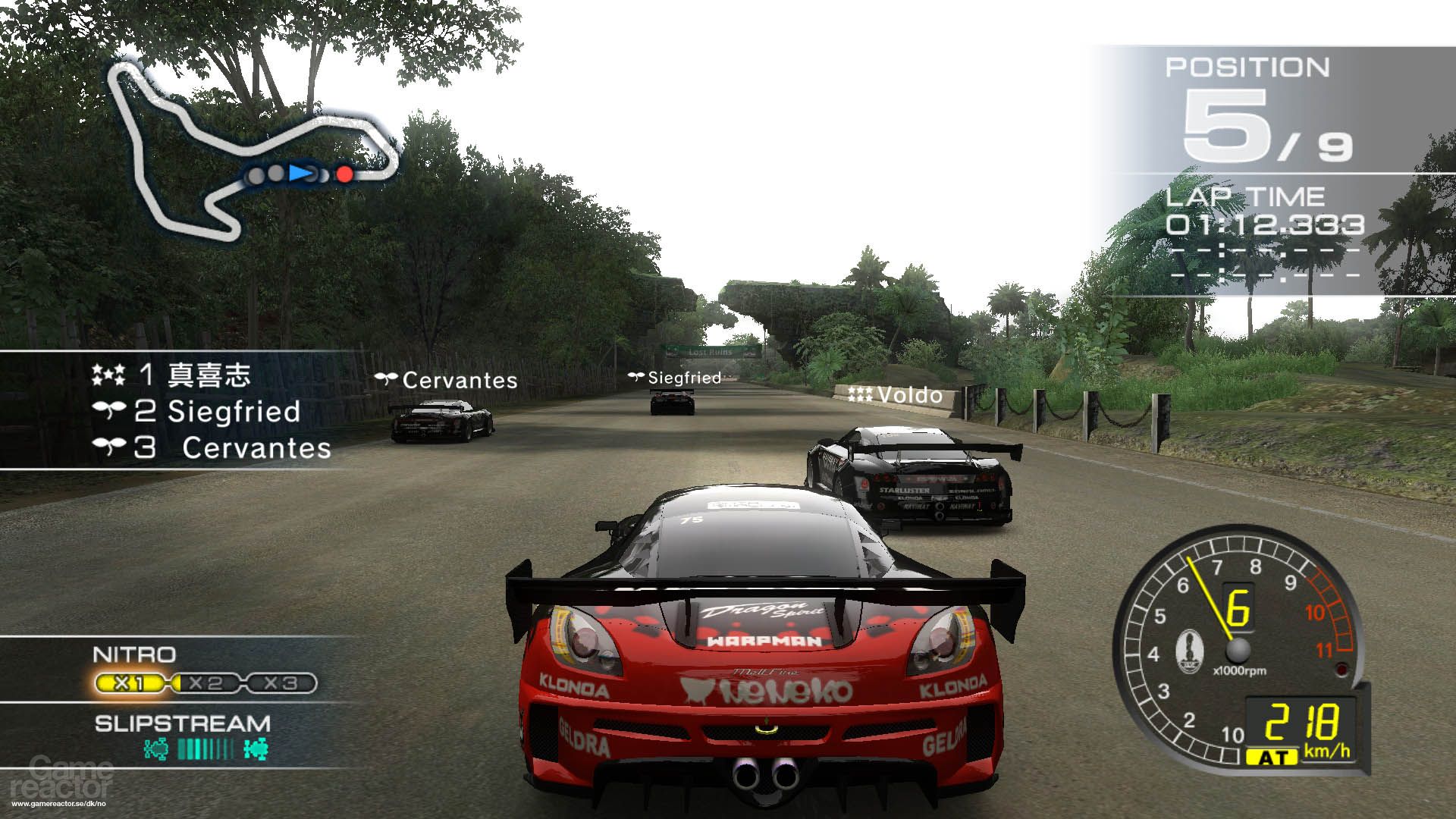Select Siegfried's entry in the standings list

[227, 412]
